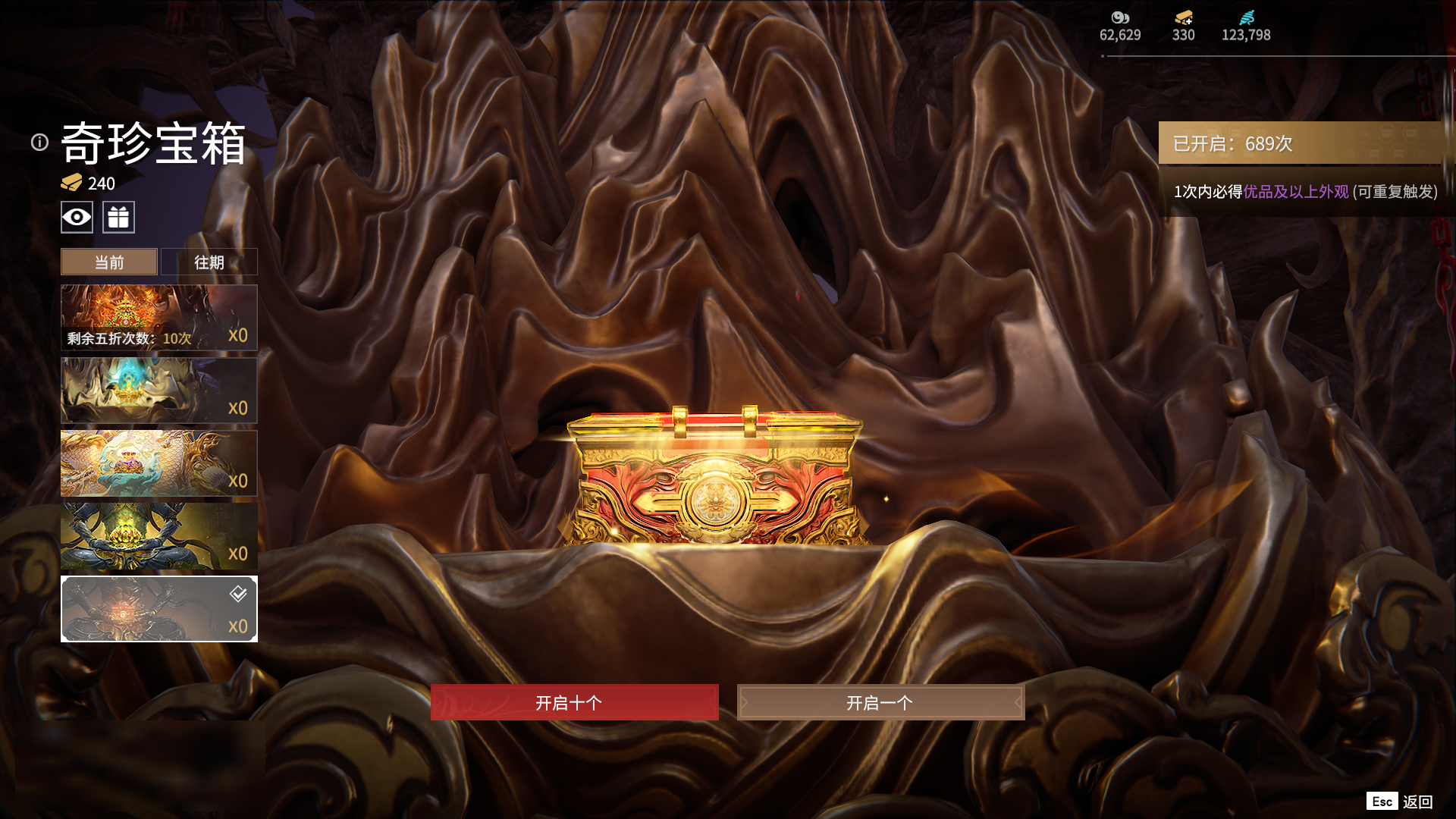Switch to the 往期 past chests tab
The image size is (1456, 819).
pos(209,262)
